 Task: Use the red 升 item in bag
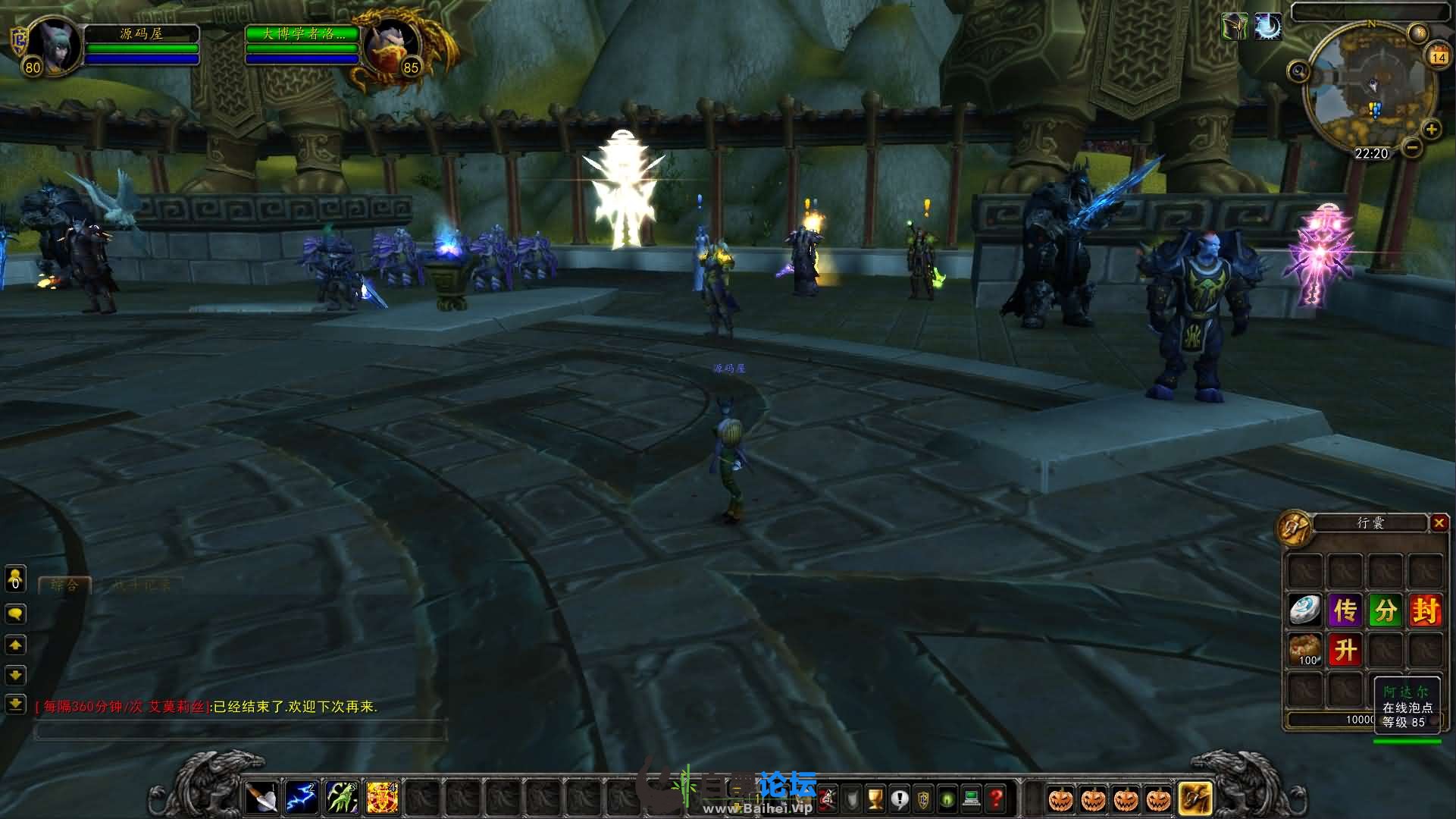1345,650
